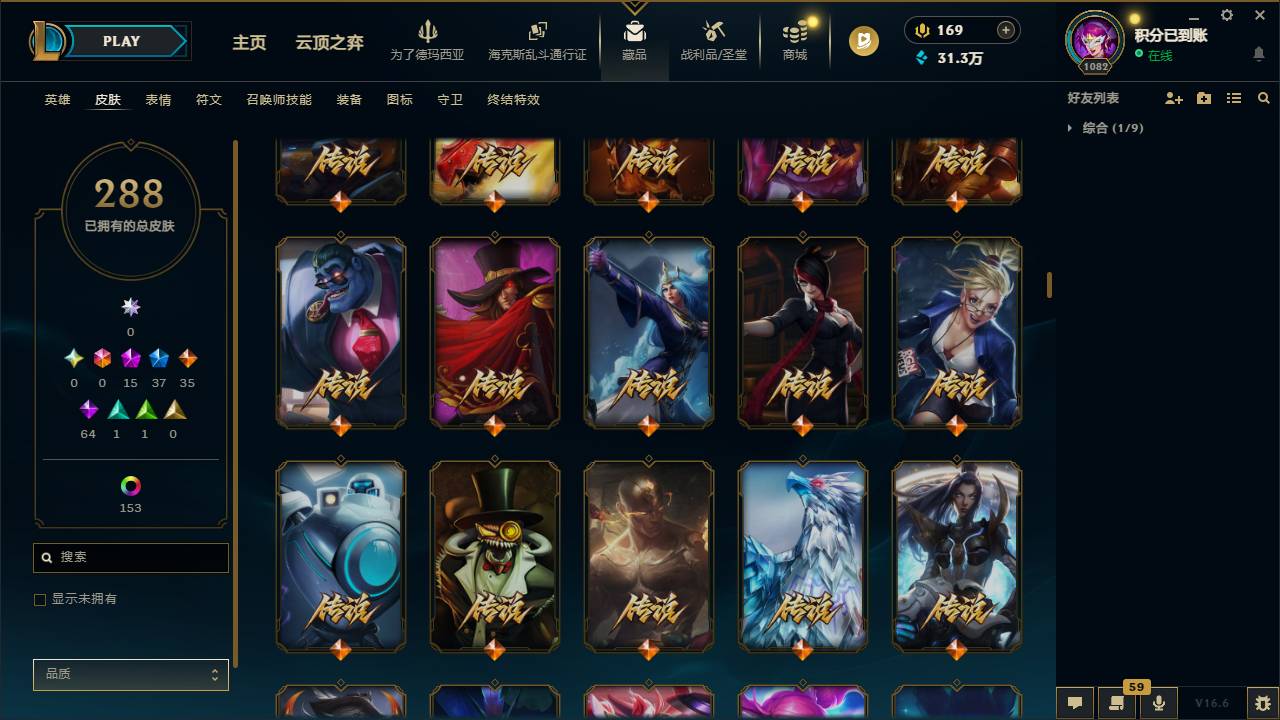Image resolution: width=1280 pixels, height=720 pixels.
Task: Open the 品质 quality filter dropdown
Action: point(130,674)
